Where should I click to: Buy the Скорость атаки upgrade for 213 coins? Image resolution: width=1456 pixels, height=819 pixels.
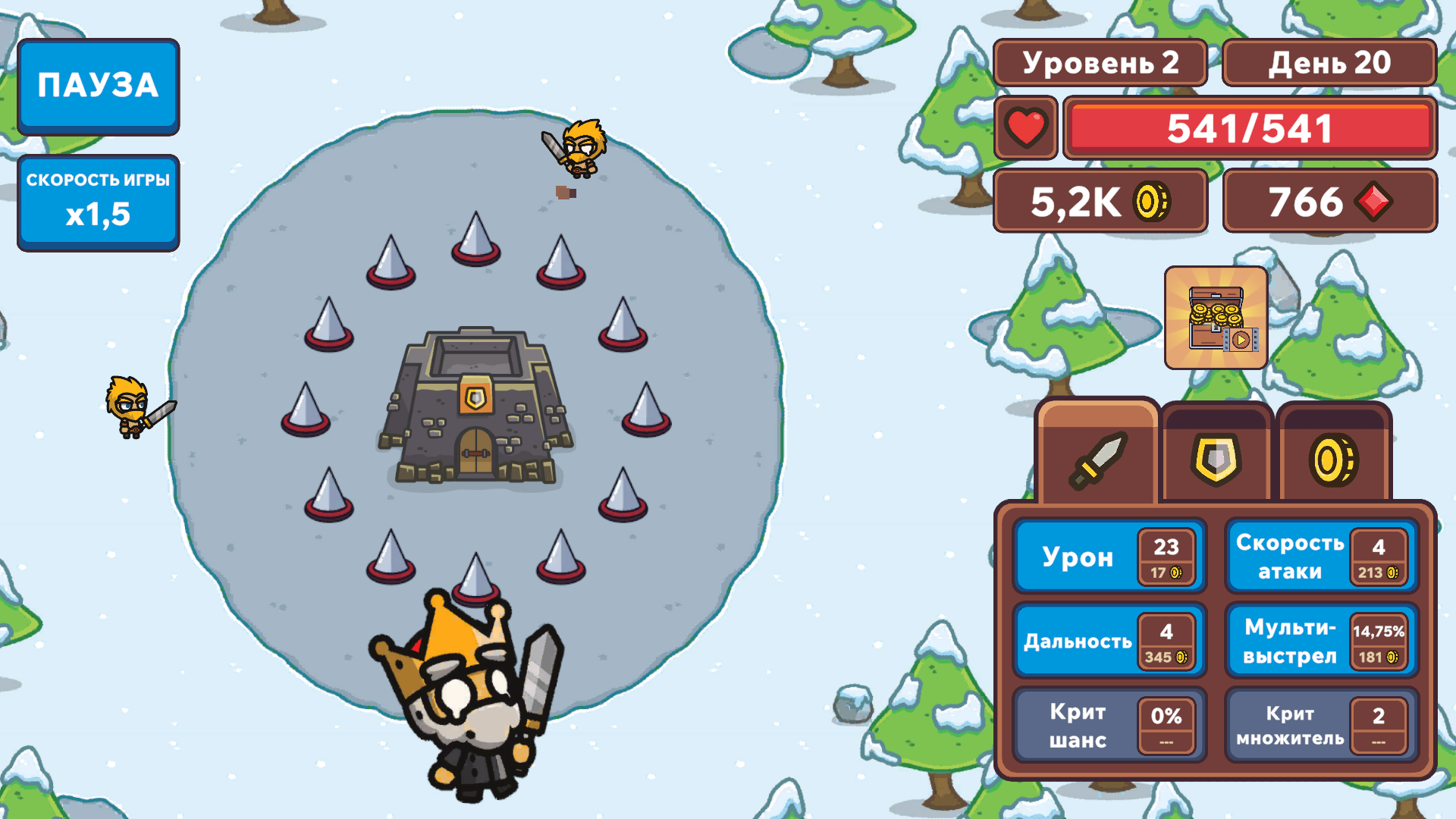click(1319, 556)
